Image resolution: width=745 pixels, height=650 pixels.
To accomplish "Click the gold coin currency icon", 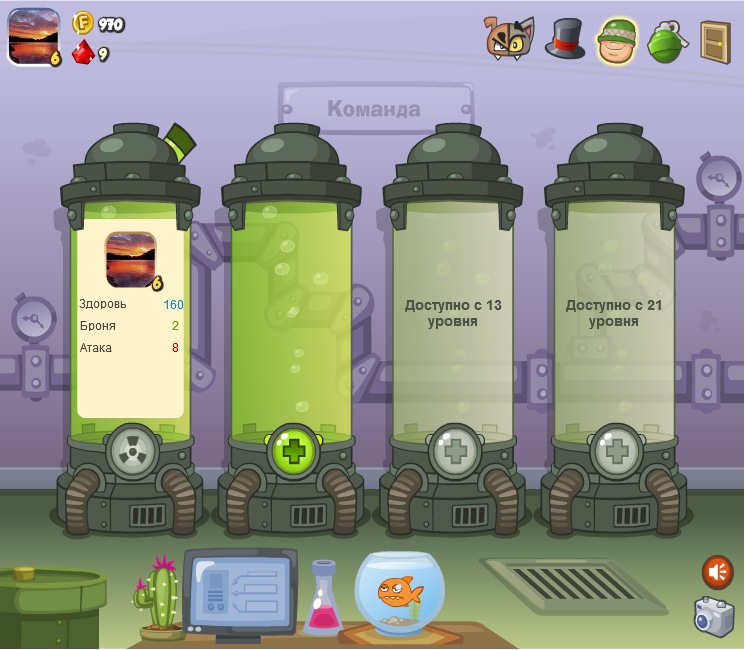I will tap(83, 23).
